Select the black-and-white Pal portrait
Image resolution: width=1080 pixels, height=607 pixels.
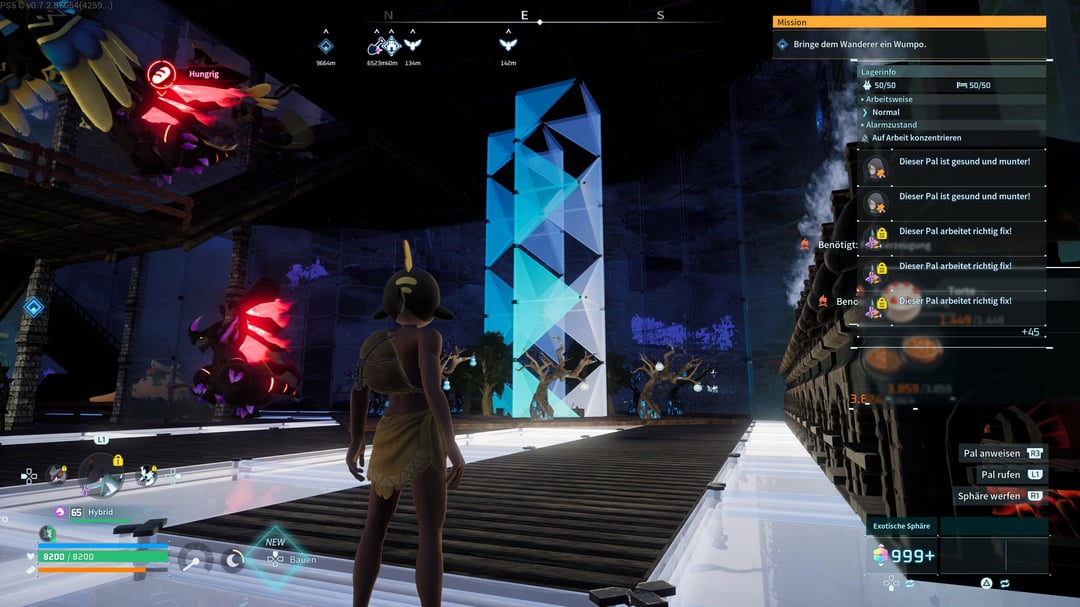(x=146, y=476)
